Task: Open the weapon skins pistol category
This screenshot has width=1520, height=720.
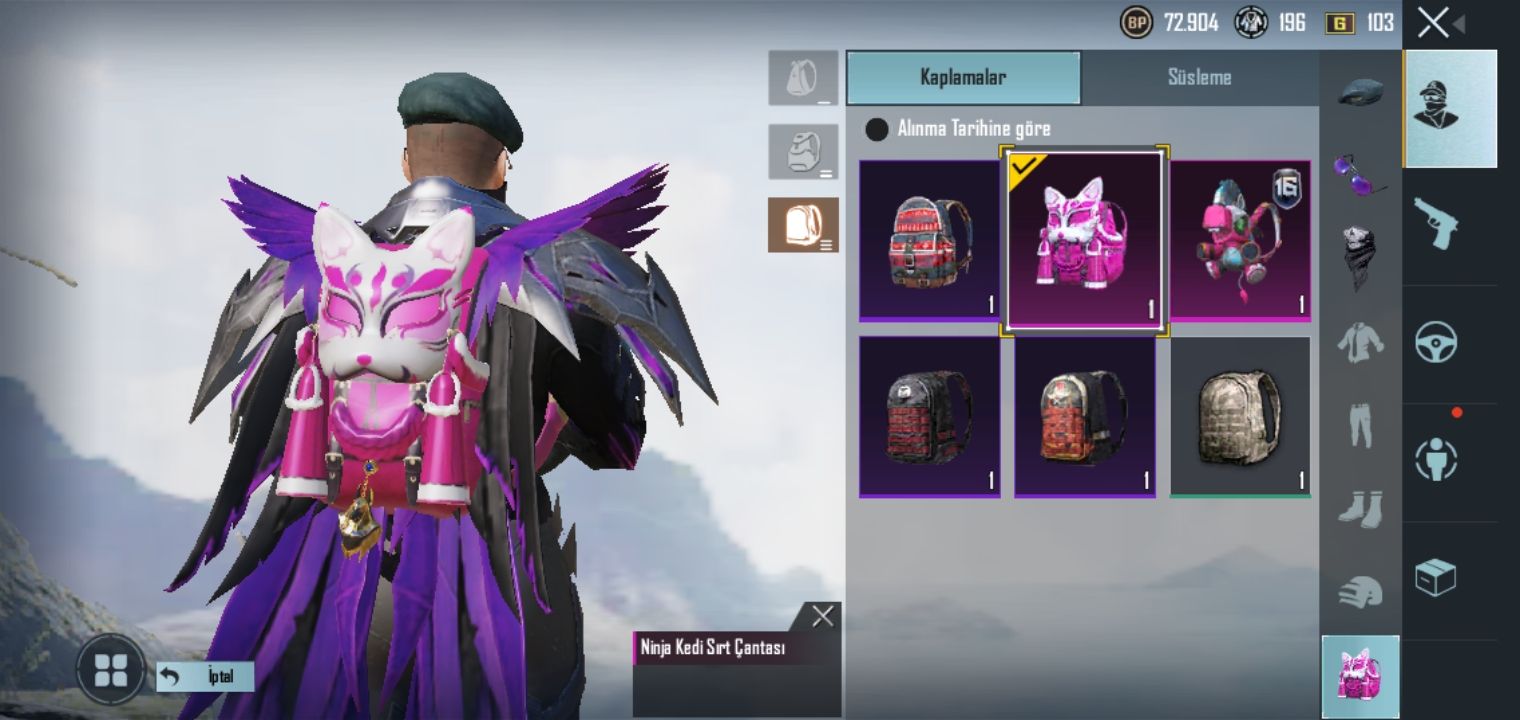Action: 1435,224
